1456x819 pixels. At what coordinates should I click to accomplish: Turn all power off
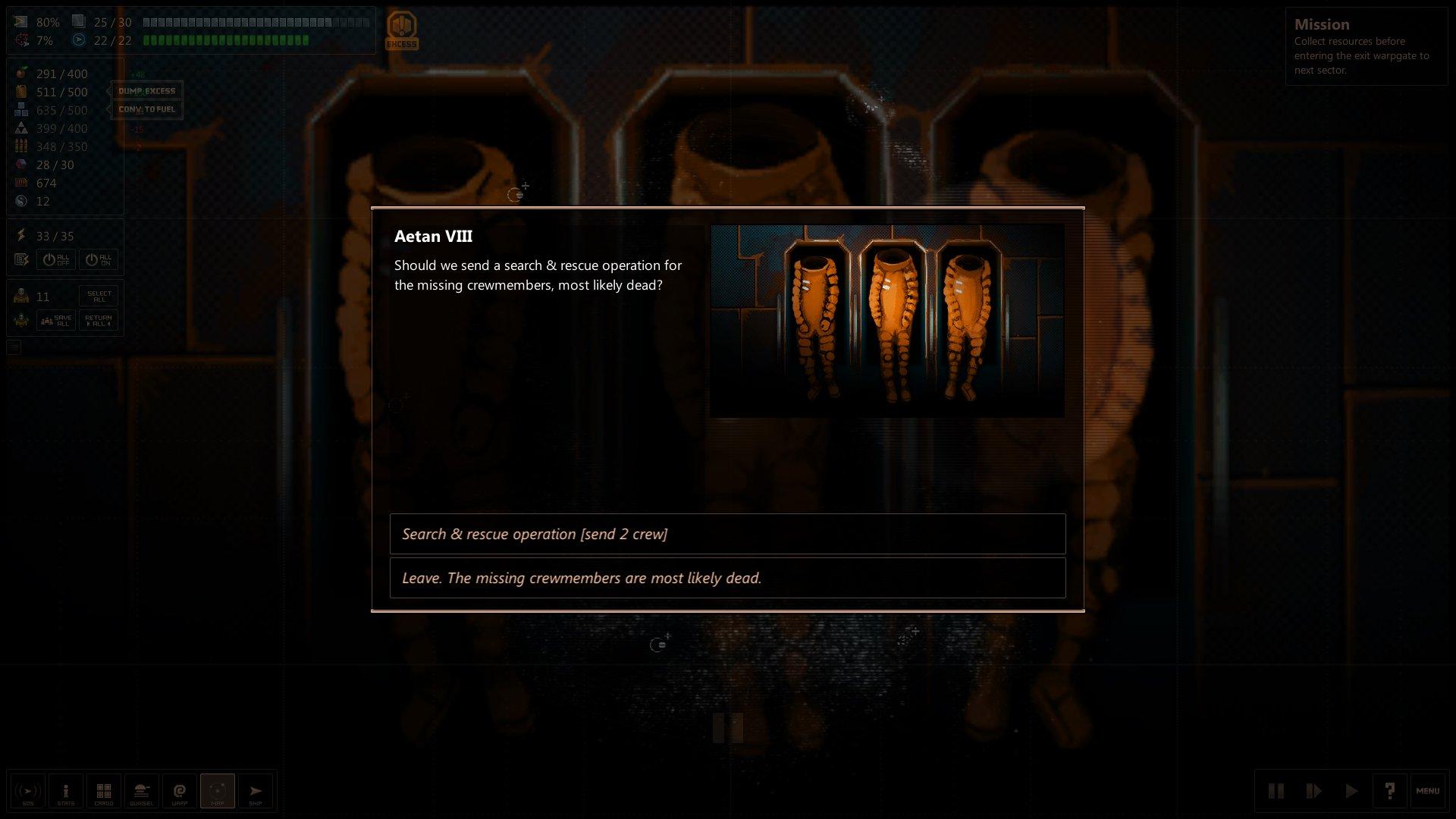pyautogui.click(x=56, y=260)
